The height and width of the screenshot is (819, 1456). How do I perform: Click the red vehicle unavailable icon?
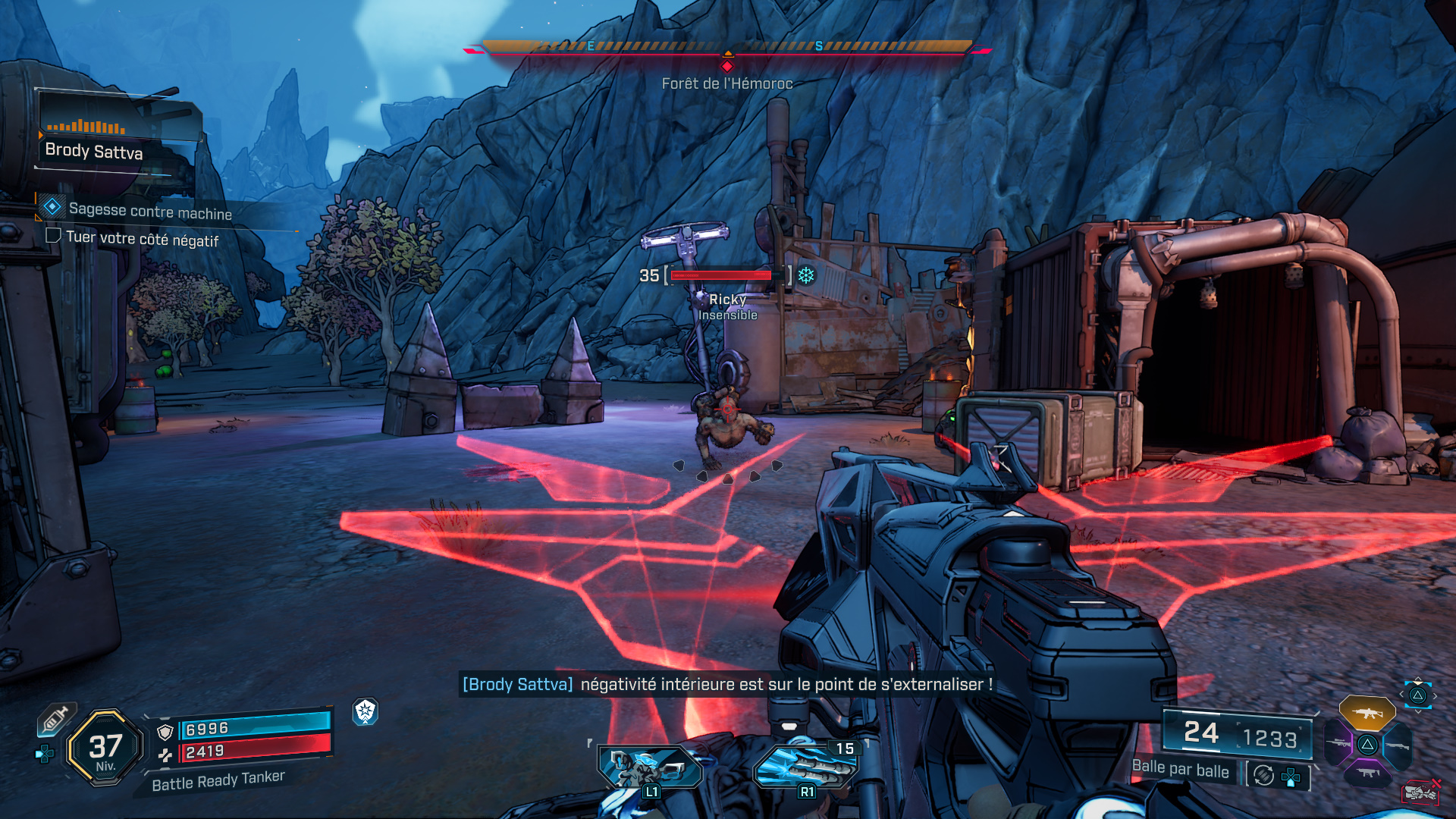point(1420,792)
